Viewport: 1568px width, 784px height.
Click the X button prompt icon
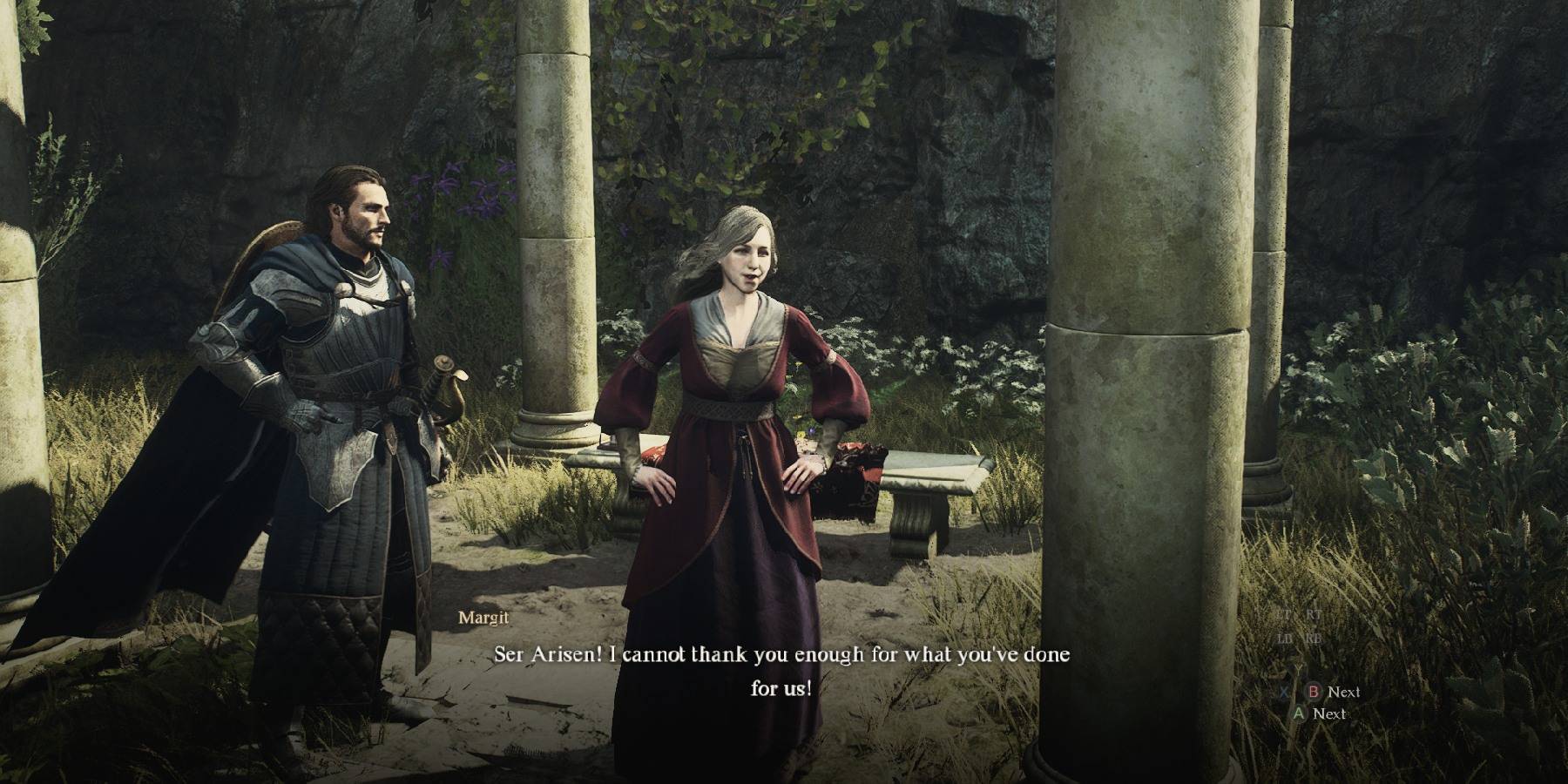[x=1284, y=693]
